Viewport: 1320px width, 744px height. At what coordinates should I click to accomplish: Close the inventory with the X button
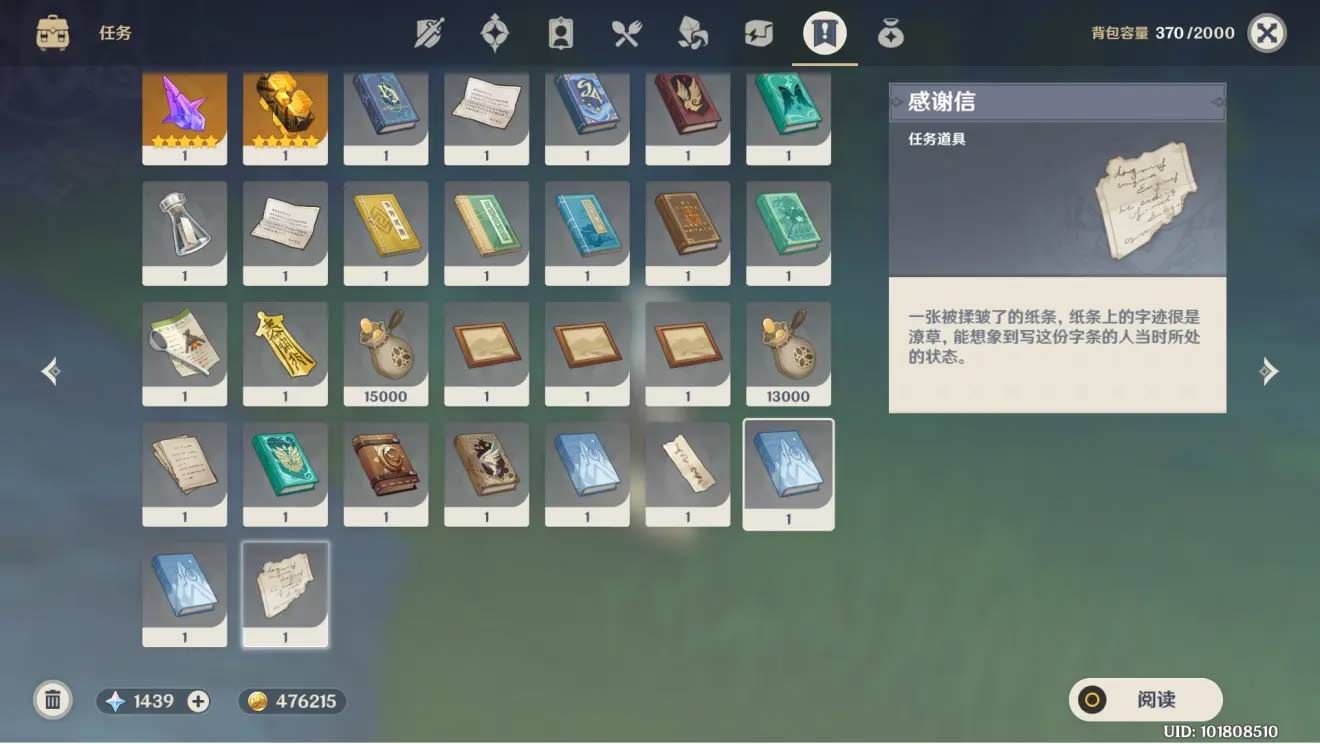point(1265,31)
